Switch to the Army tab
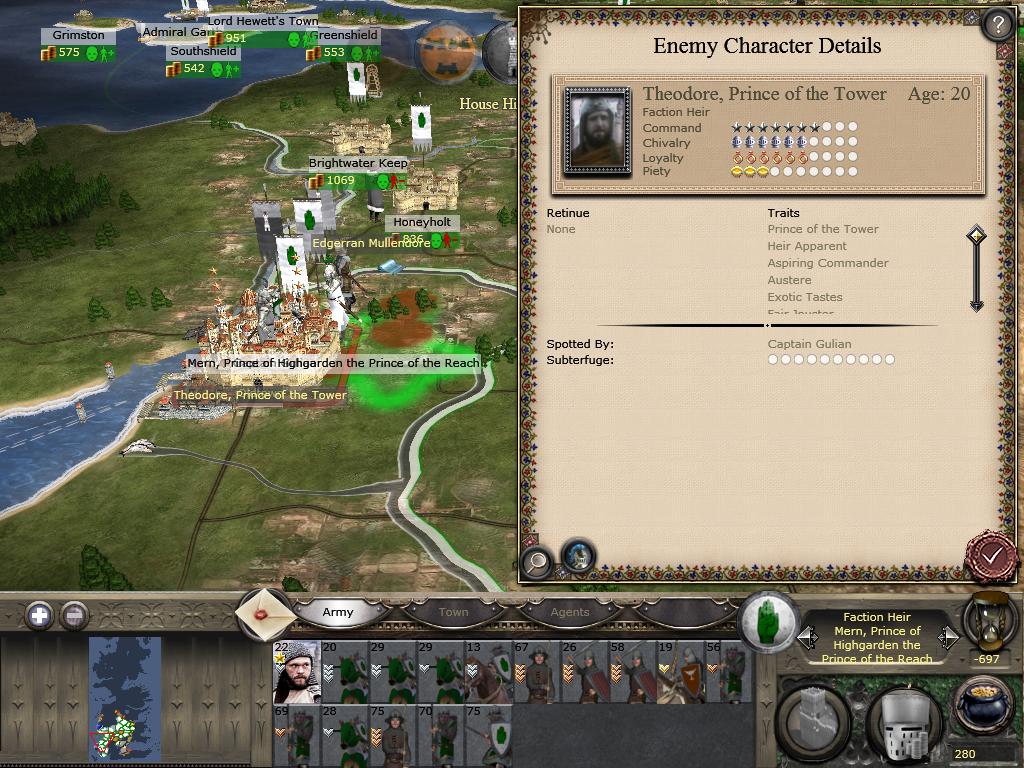Viewport: 1024px width, 768px height. 338,612
